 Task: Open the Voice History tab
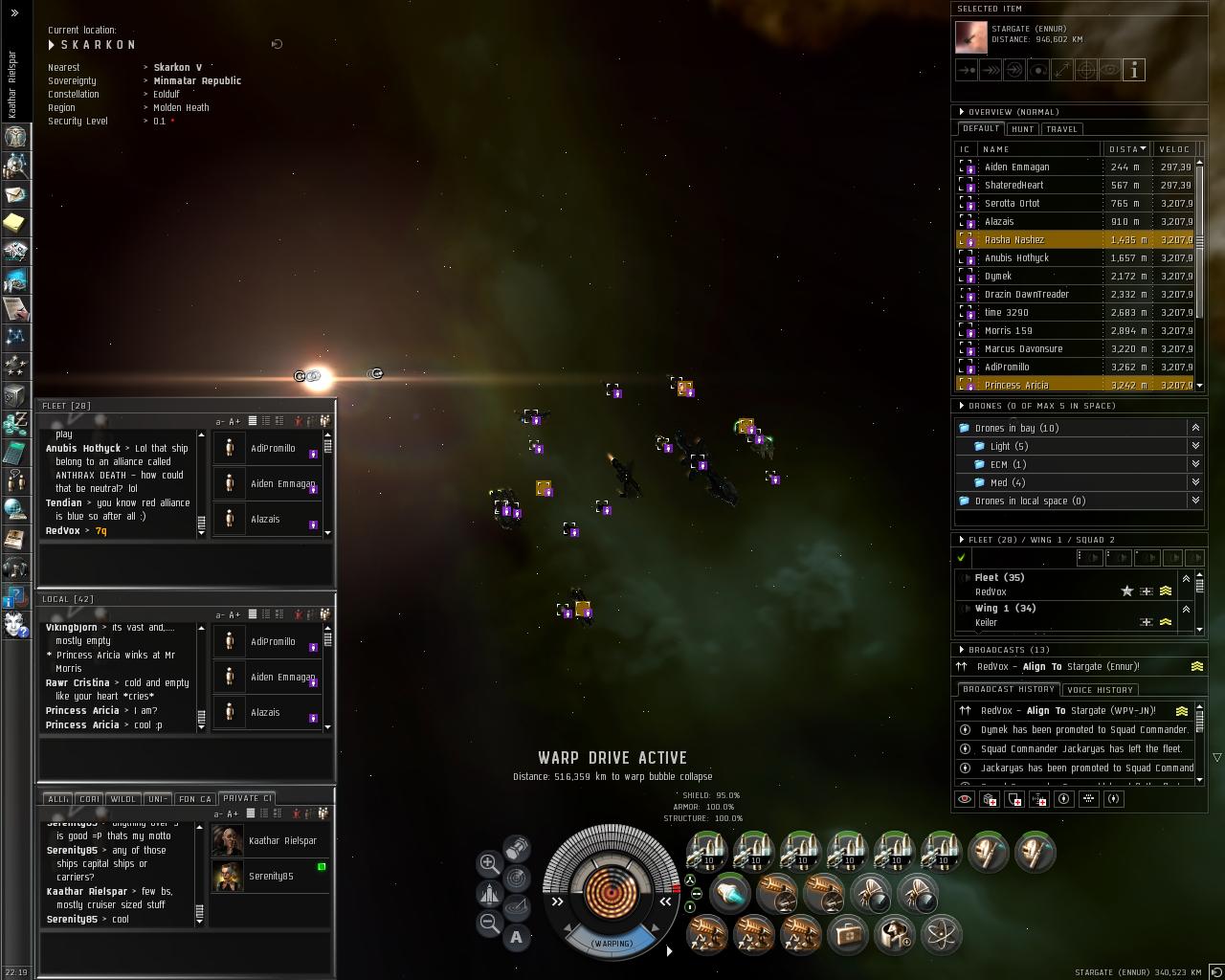click(1100, 690)
